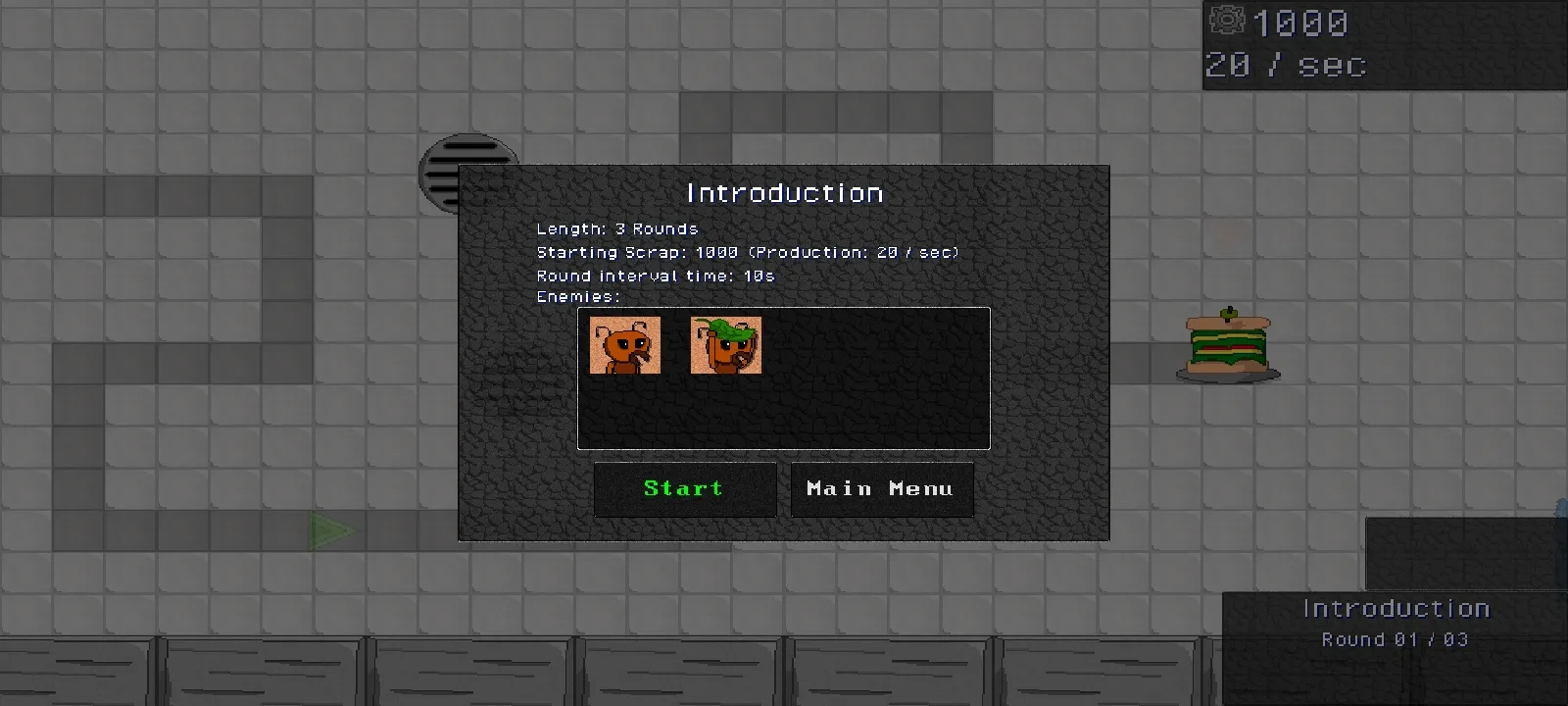The height and width of the screenshot is (706, 1568).
Task: Toggle the second enemy preview selection
Action: coord(725,345)
